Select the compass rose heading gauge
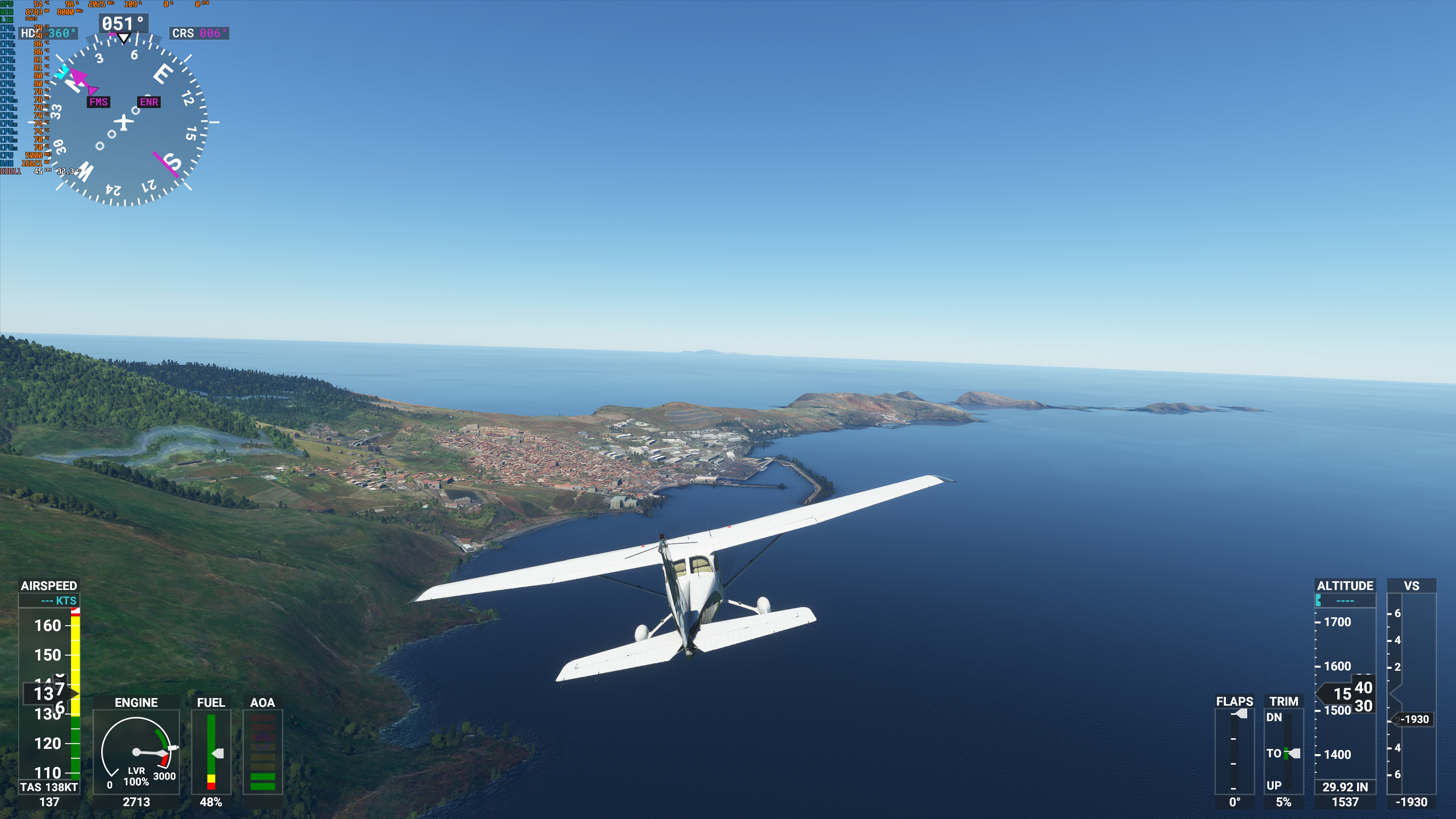The width and height of the screenshot is (1456, 819). 124,121
